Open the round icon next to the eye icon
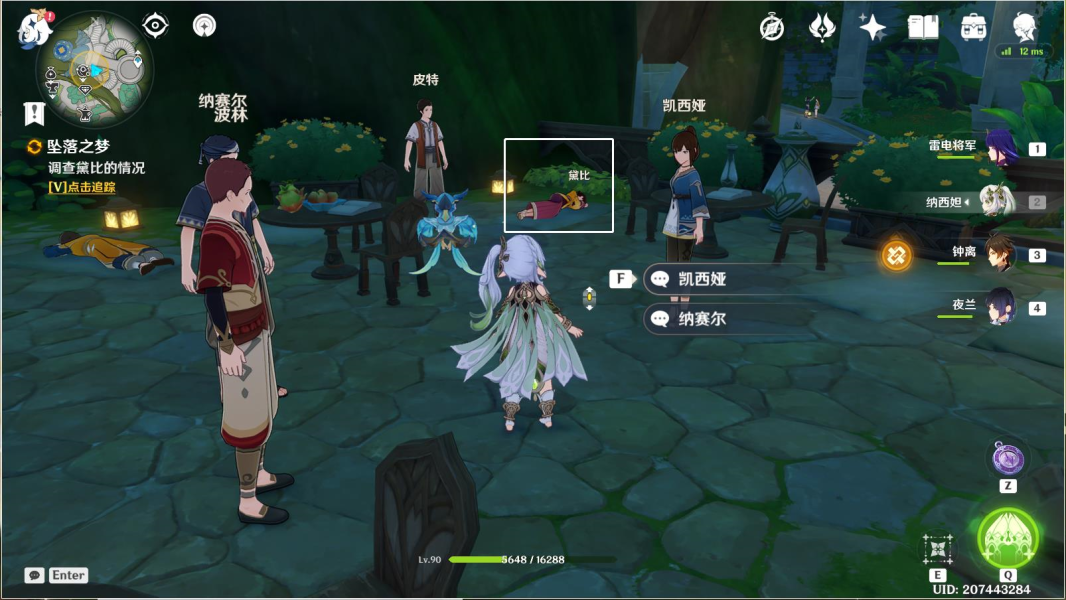This screenshot has width=1066, height=600. tap(204, 26)
